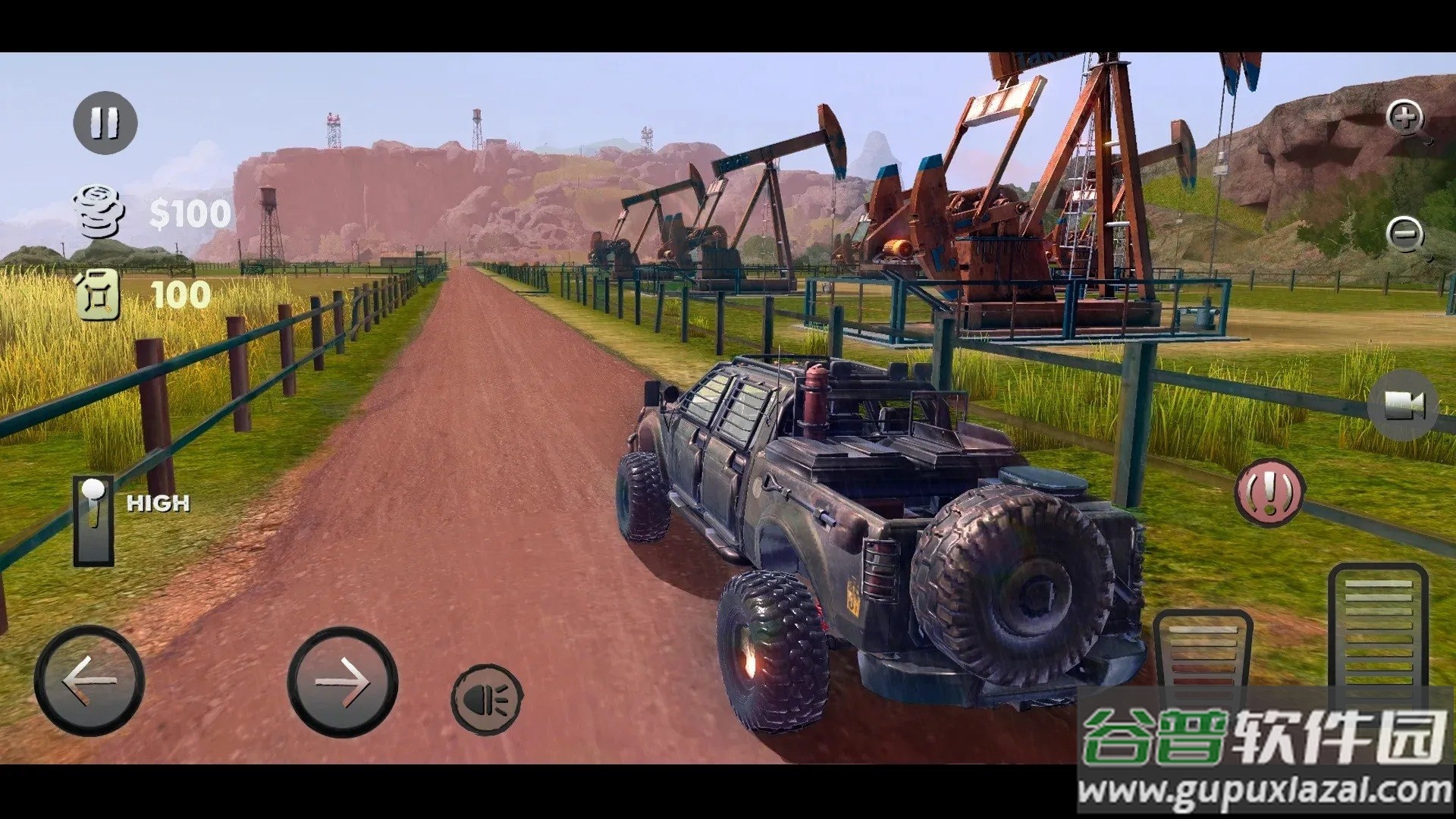Hit the brake pedal
The width and height of the screenshot is (1456, 819).
click(x=1202, y=652)
